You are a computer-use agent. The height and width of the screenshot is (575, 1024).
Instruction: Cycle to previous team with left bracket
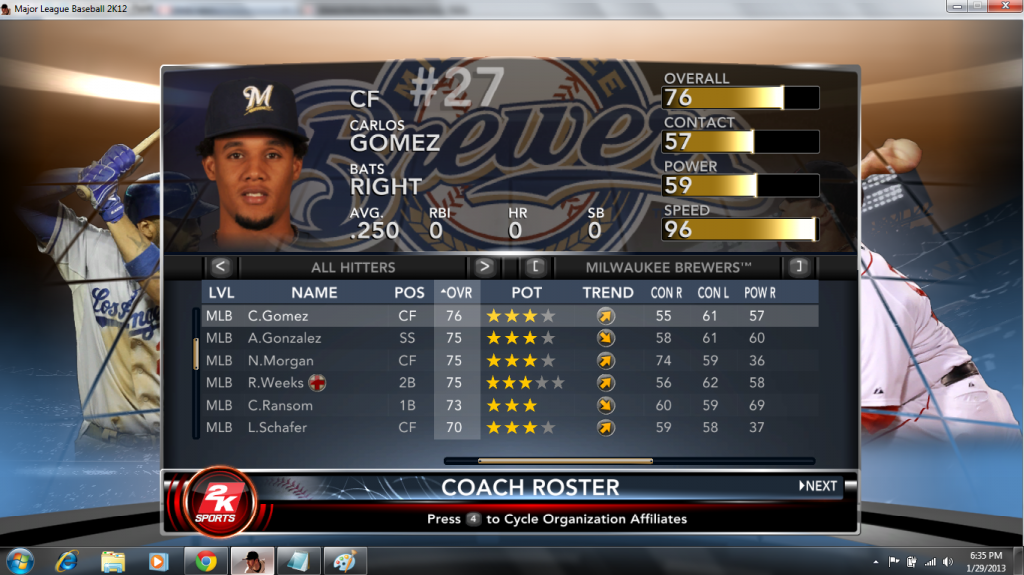click(535, 267)
